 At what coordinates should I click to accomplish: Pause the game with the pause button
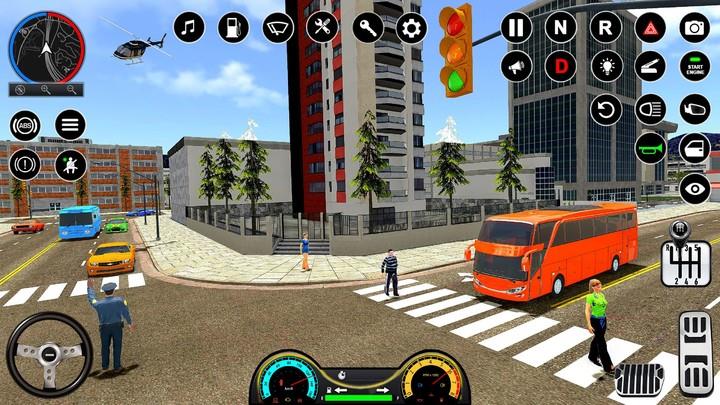tap(516, 27)
